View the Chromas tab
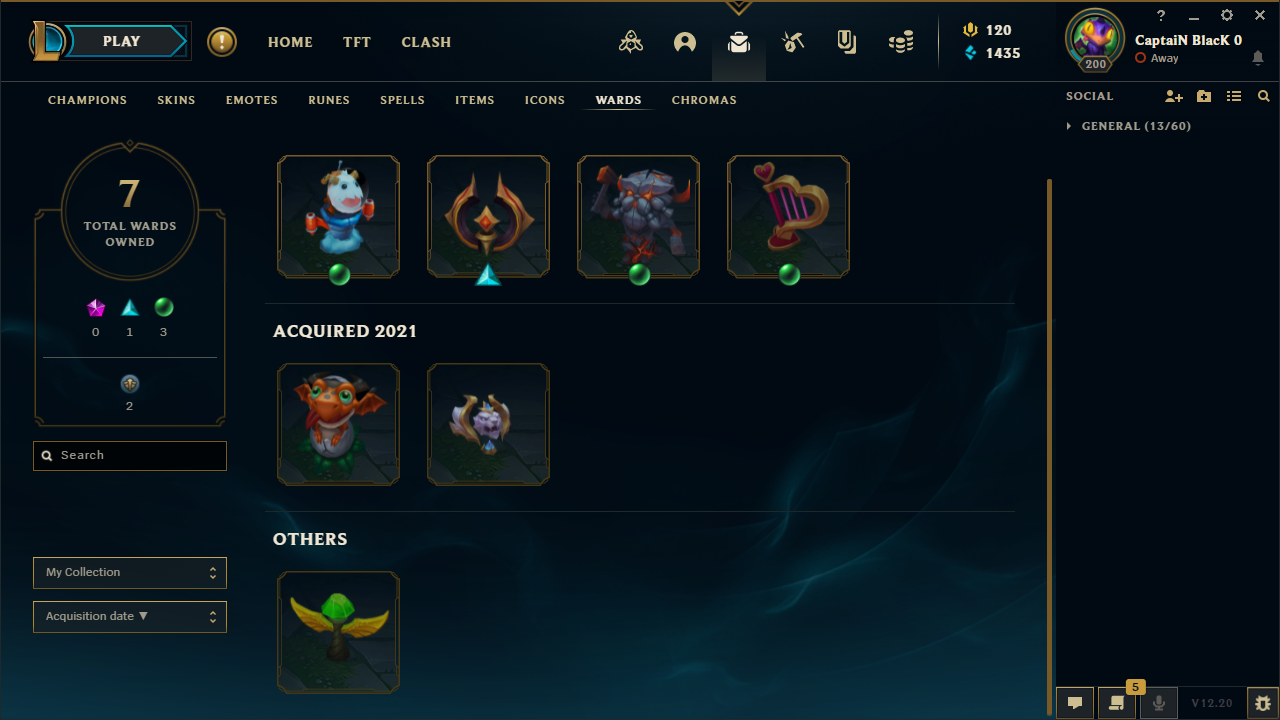Viewport: 1280px width, 720px height. tap(704, 100)
